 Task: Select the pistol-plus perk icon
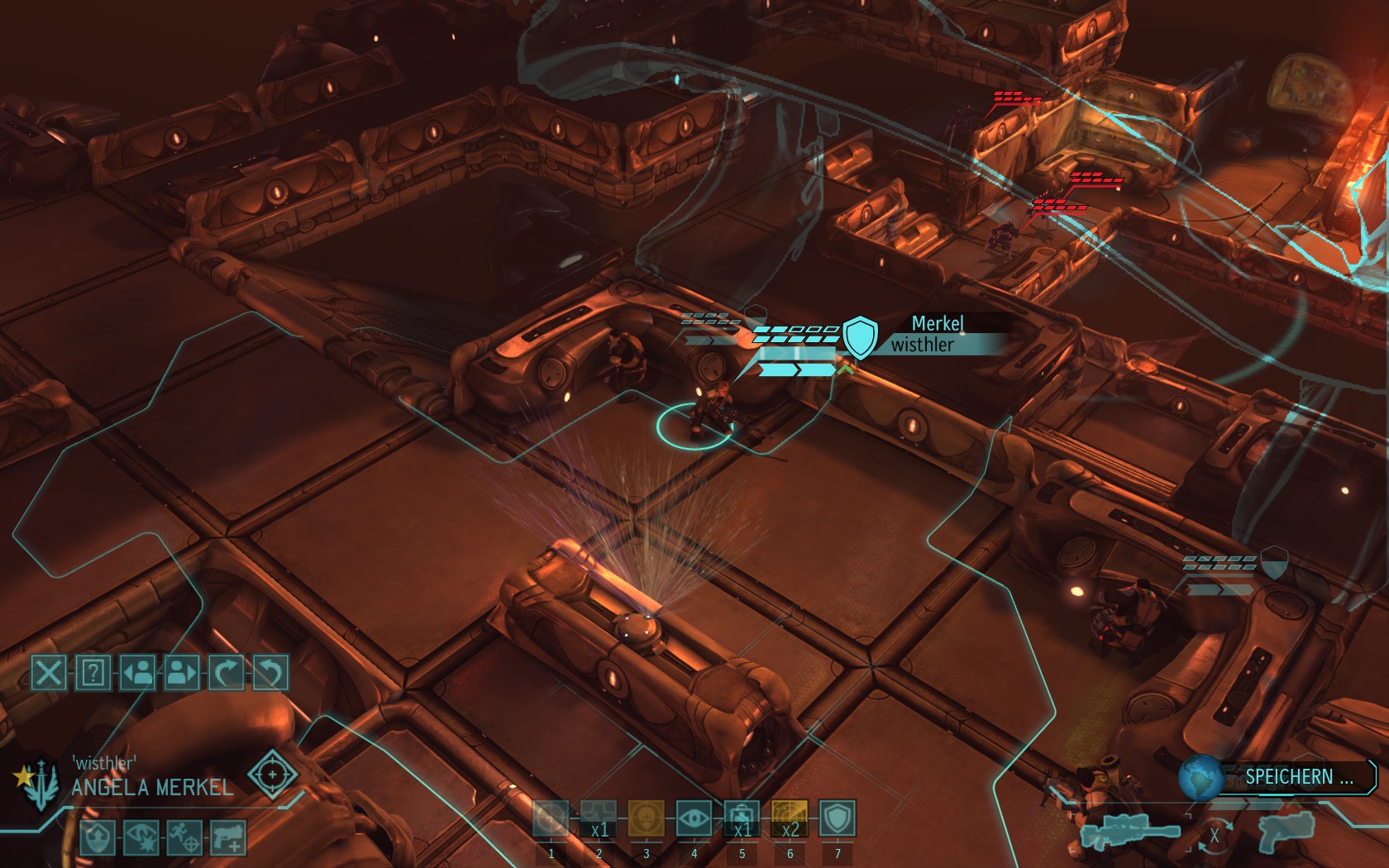pyautogui.click(x=228, y=837)
